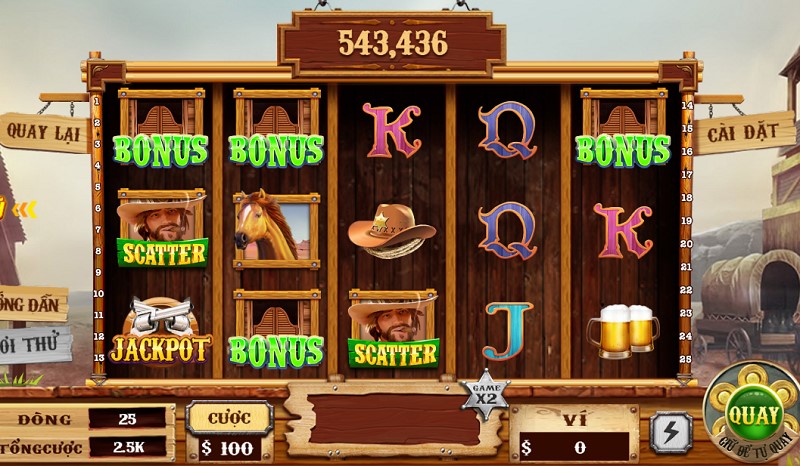Click the Game X2 sheriff star badge
800x466 pixels.
[484, 392]
